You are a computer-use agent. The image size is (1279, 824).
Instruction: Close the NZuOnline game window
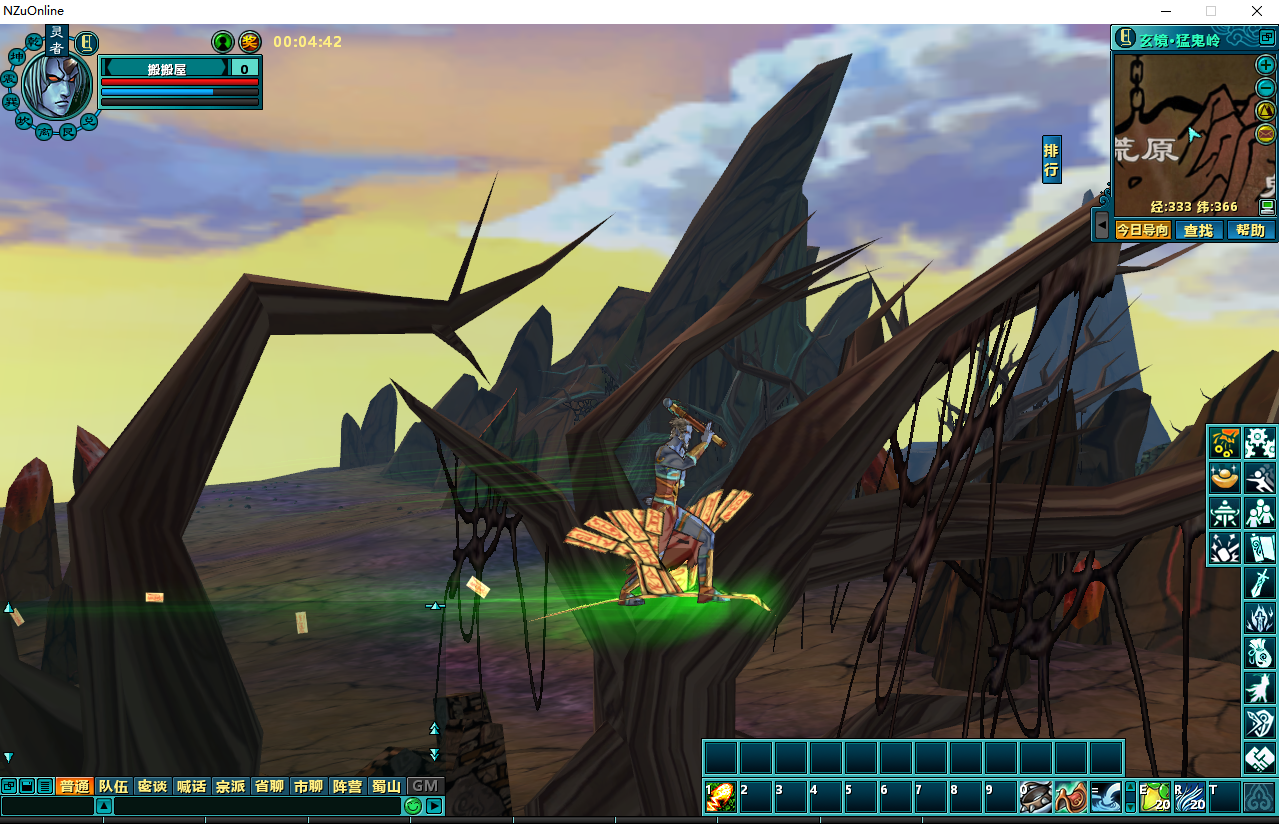1256,11
